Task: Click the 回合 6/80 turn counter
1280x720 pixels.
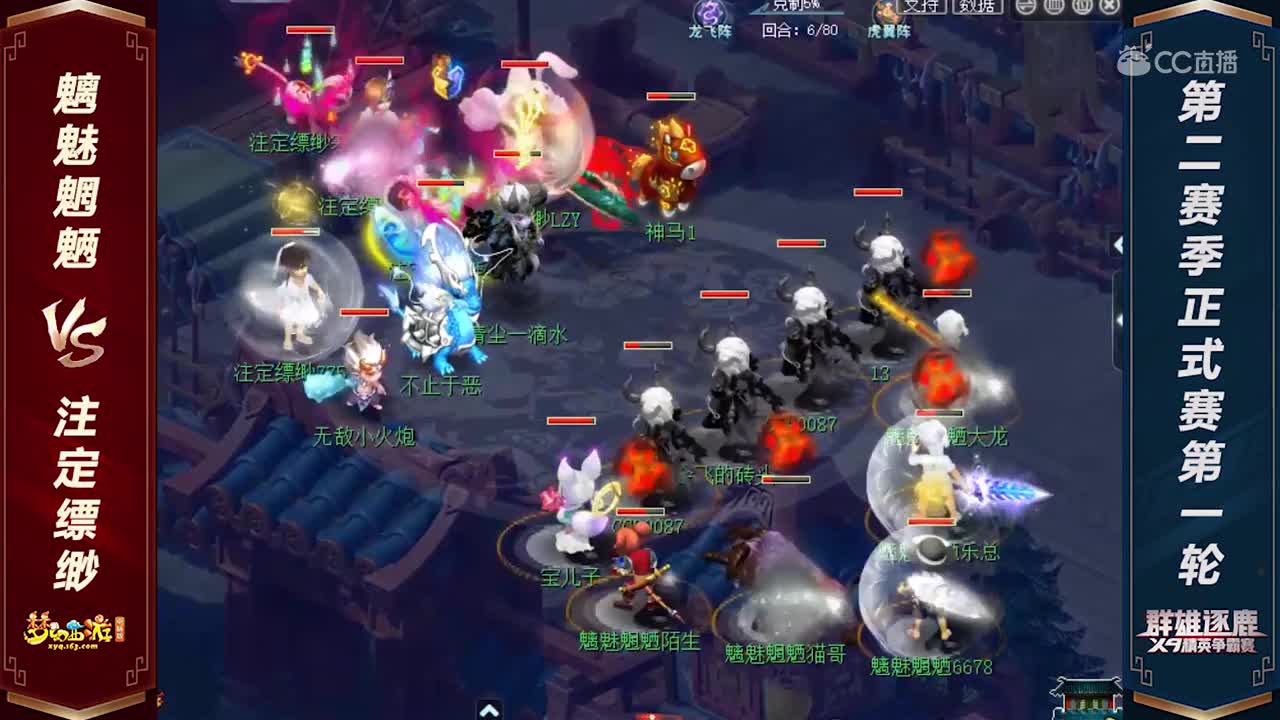Action: click(800, 29)
